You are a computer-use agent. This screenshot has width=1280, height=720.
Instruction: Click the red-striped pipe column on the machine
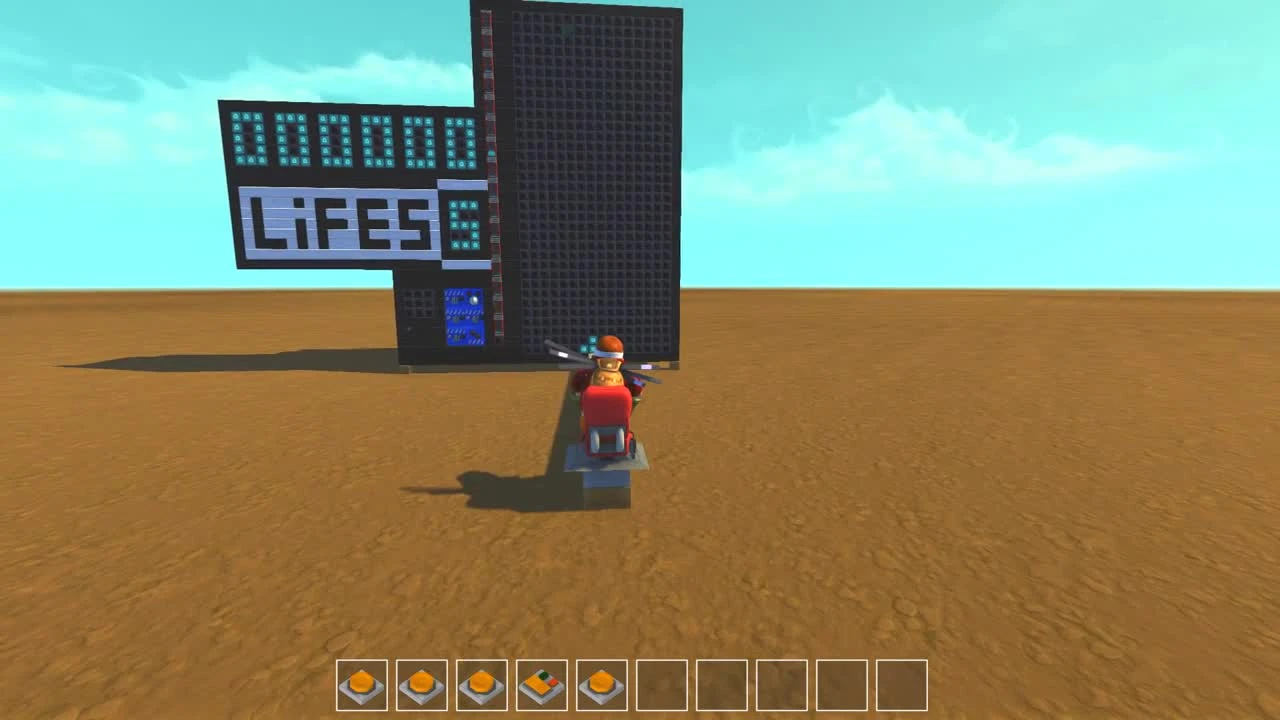coord(492,180)
